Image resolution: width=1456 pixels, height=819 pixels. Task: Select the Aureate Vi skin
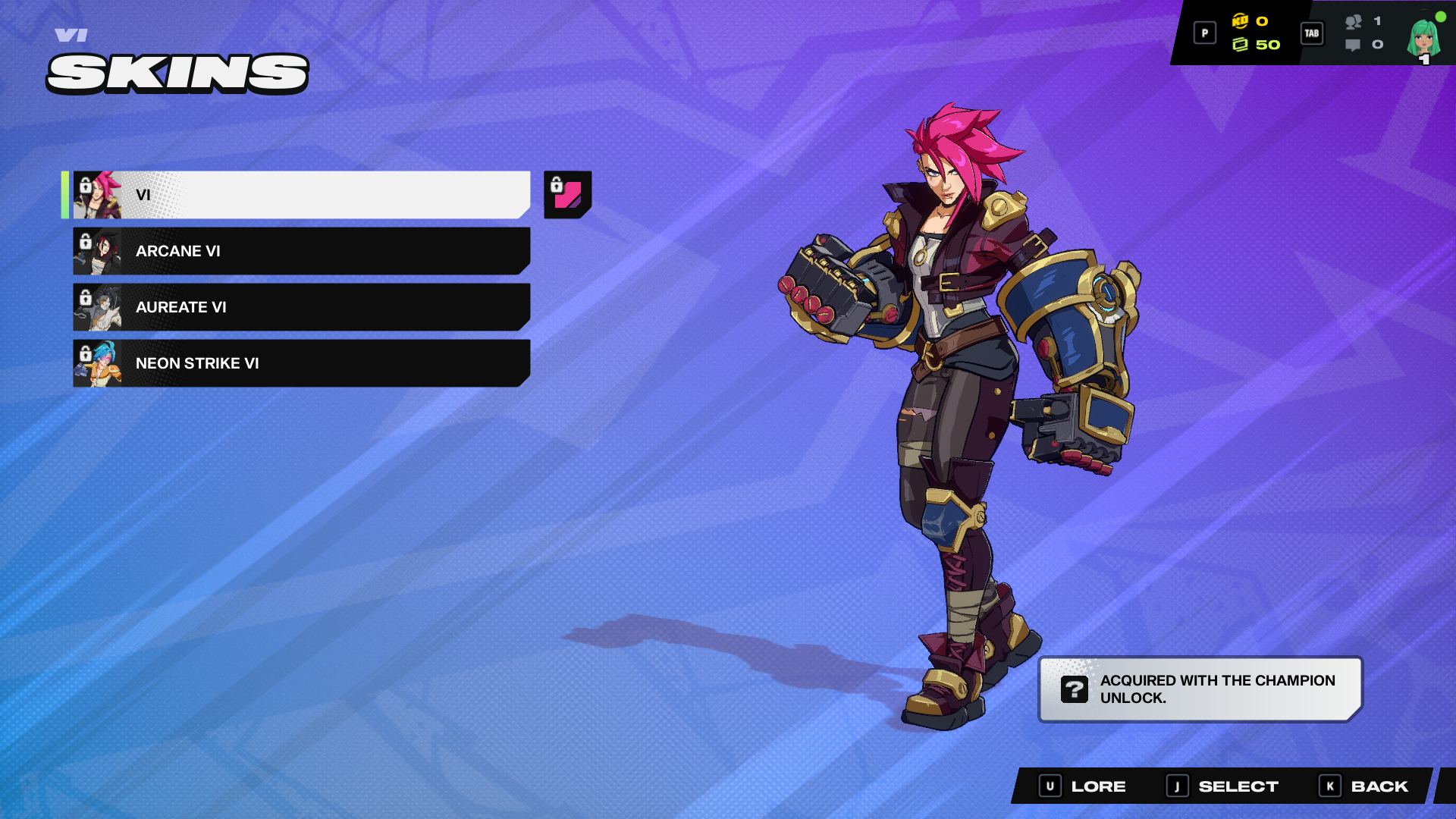pyautogui.click(x=303, y=307)
